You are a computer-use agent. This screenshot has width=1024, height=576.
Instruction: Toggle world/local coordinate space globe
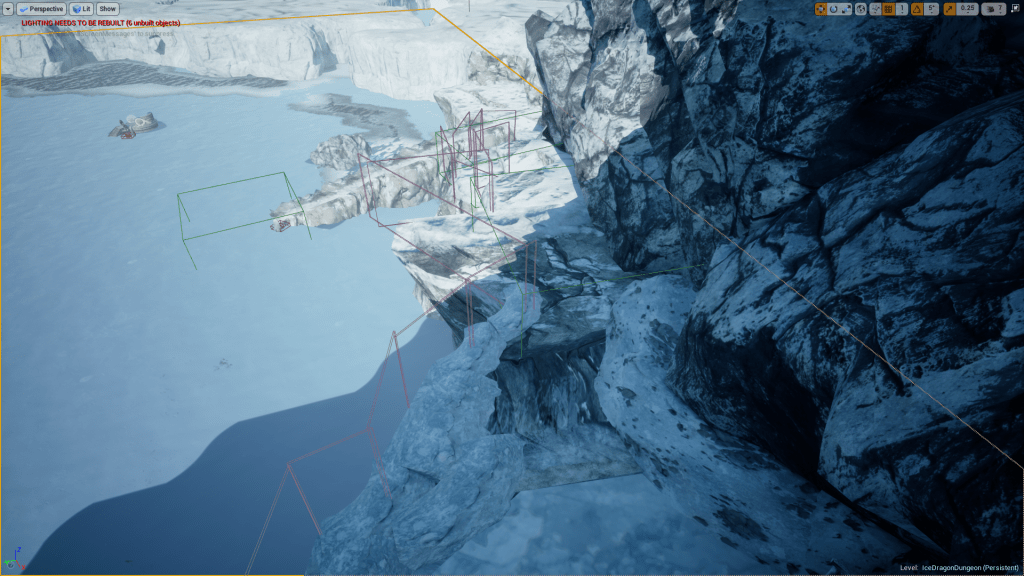862,9
